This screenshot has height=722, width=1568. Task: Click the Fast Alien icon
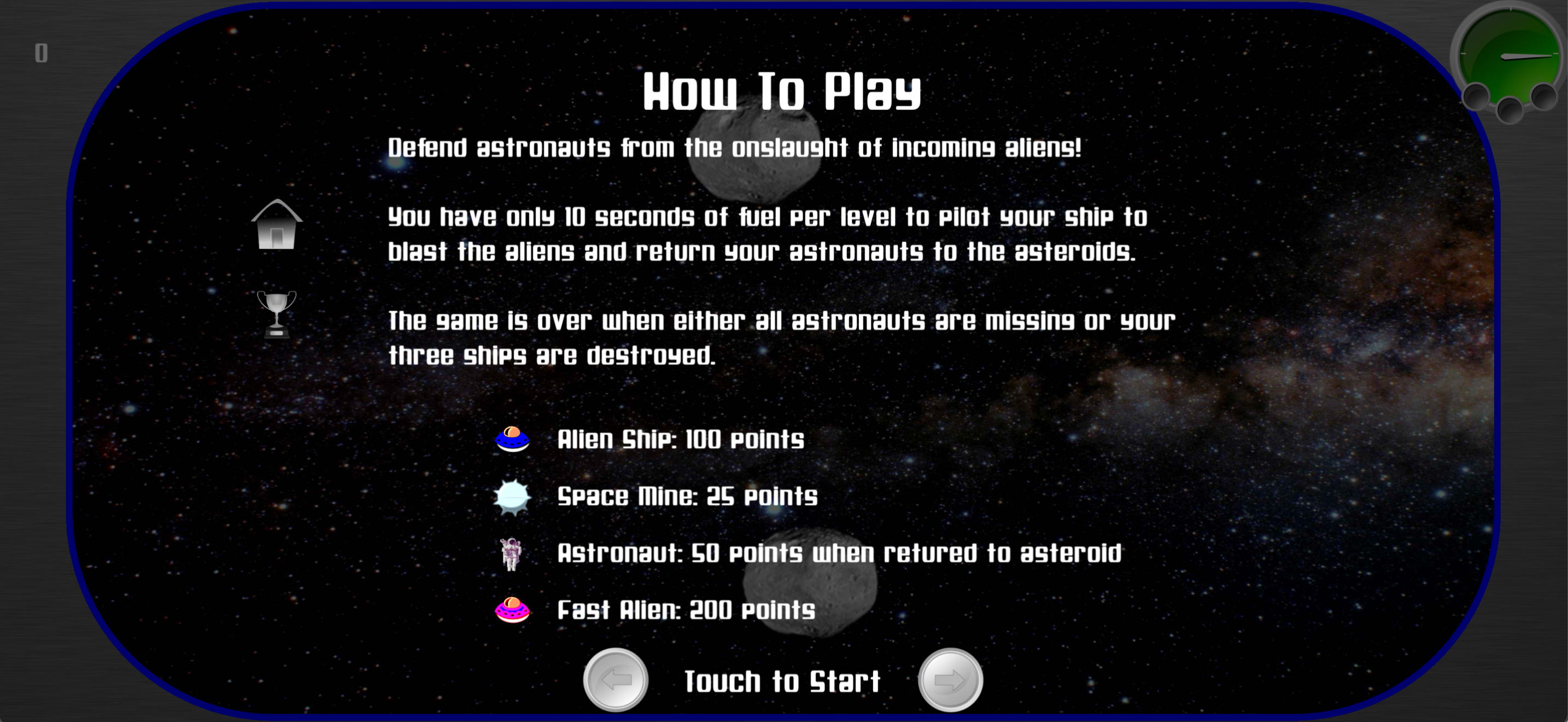point(512,610)
